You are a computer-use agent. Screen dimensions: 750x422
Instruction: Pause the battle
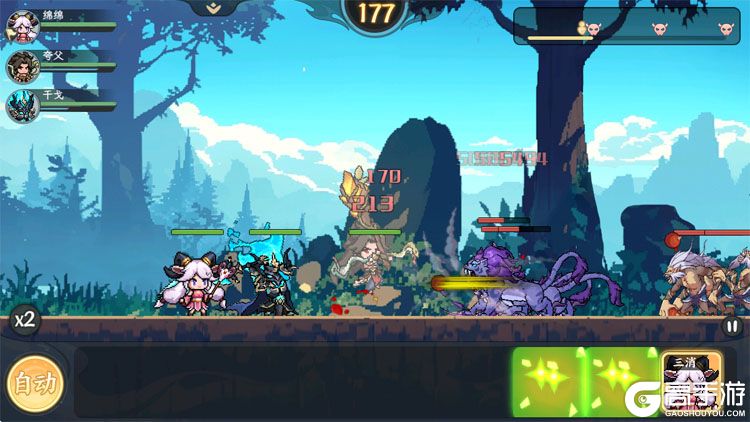click(x=732, y=325)
